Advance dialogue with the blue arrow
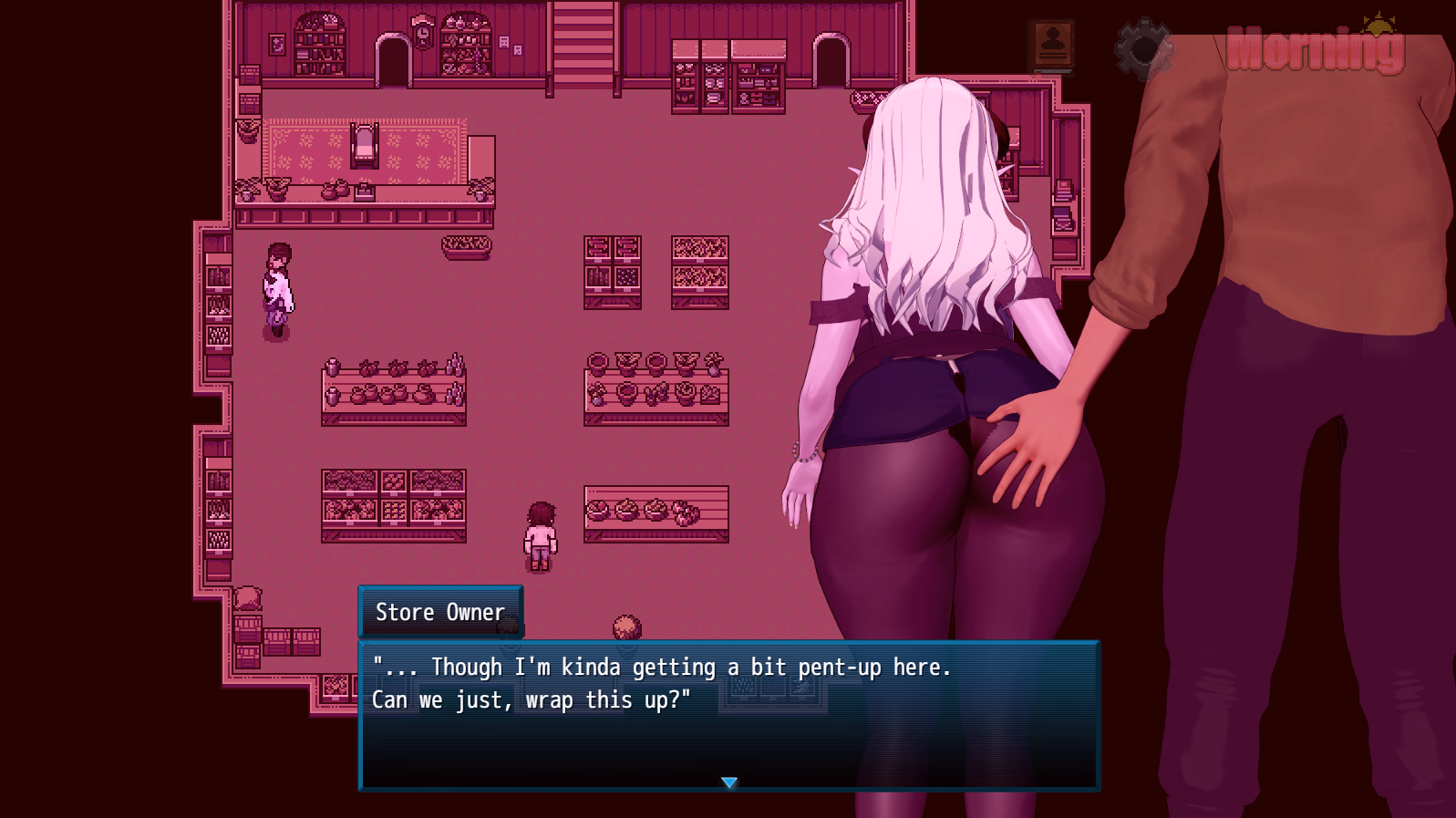 coord(728,782)
